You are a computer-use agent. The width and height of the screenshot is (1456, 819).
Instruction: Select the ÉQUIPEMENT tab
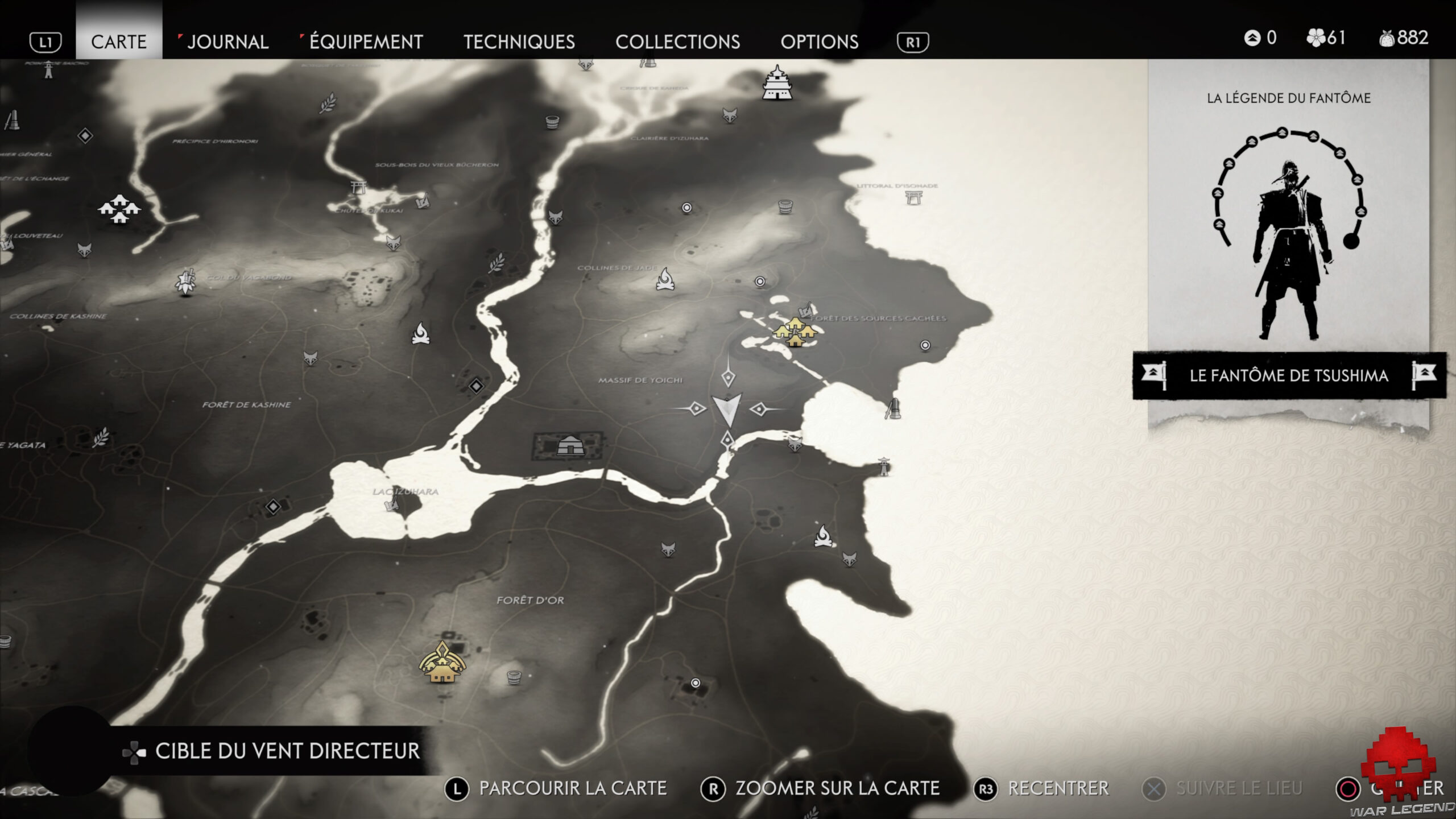(x=364, y=42)
